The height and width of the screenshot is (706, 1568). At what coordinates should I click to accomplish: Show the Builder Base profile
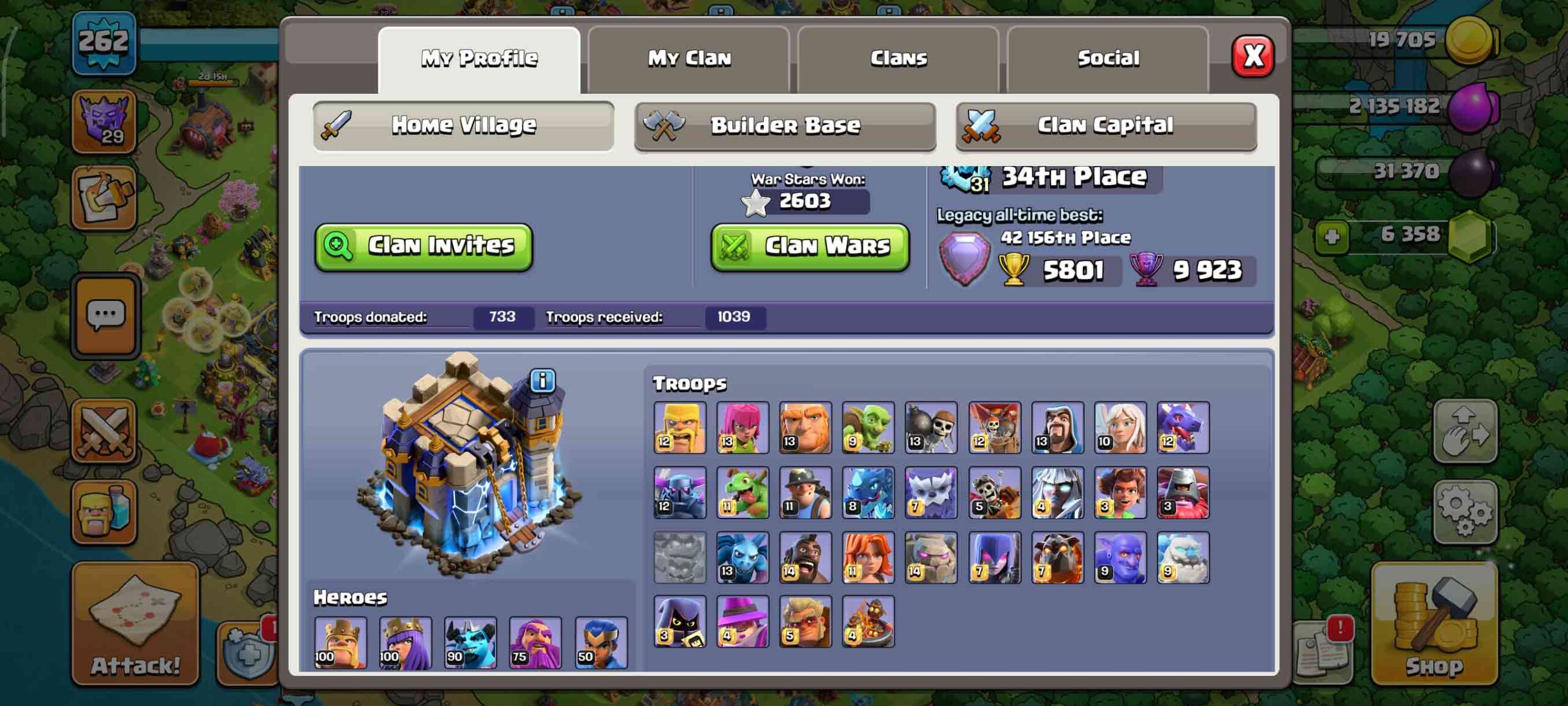tap(785, 126)
